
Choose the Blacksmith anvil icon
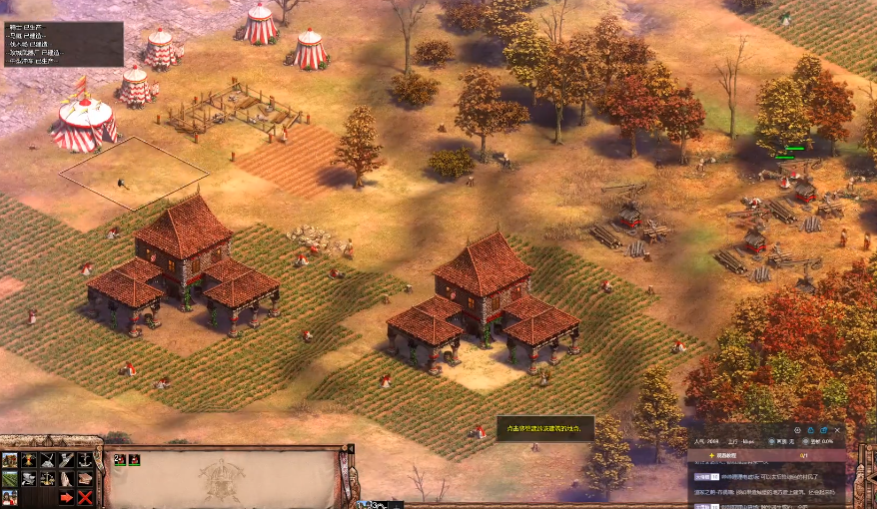click(x=29, y=479)
